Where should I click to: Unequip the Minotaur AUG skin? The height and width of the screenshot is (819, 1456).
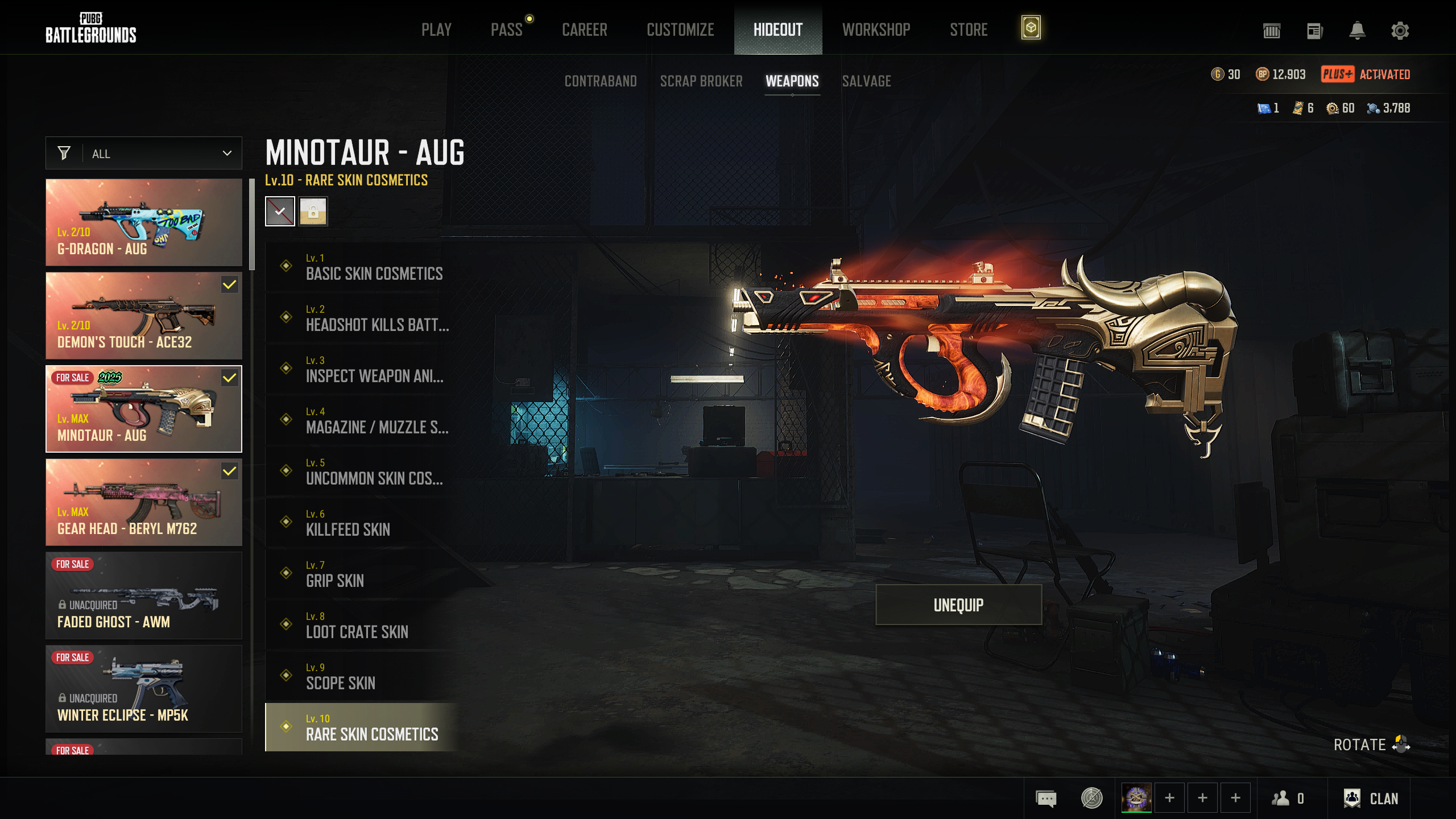958,605
